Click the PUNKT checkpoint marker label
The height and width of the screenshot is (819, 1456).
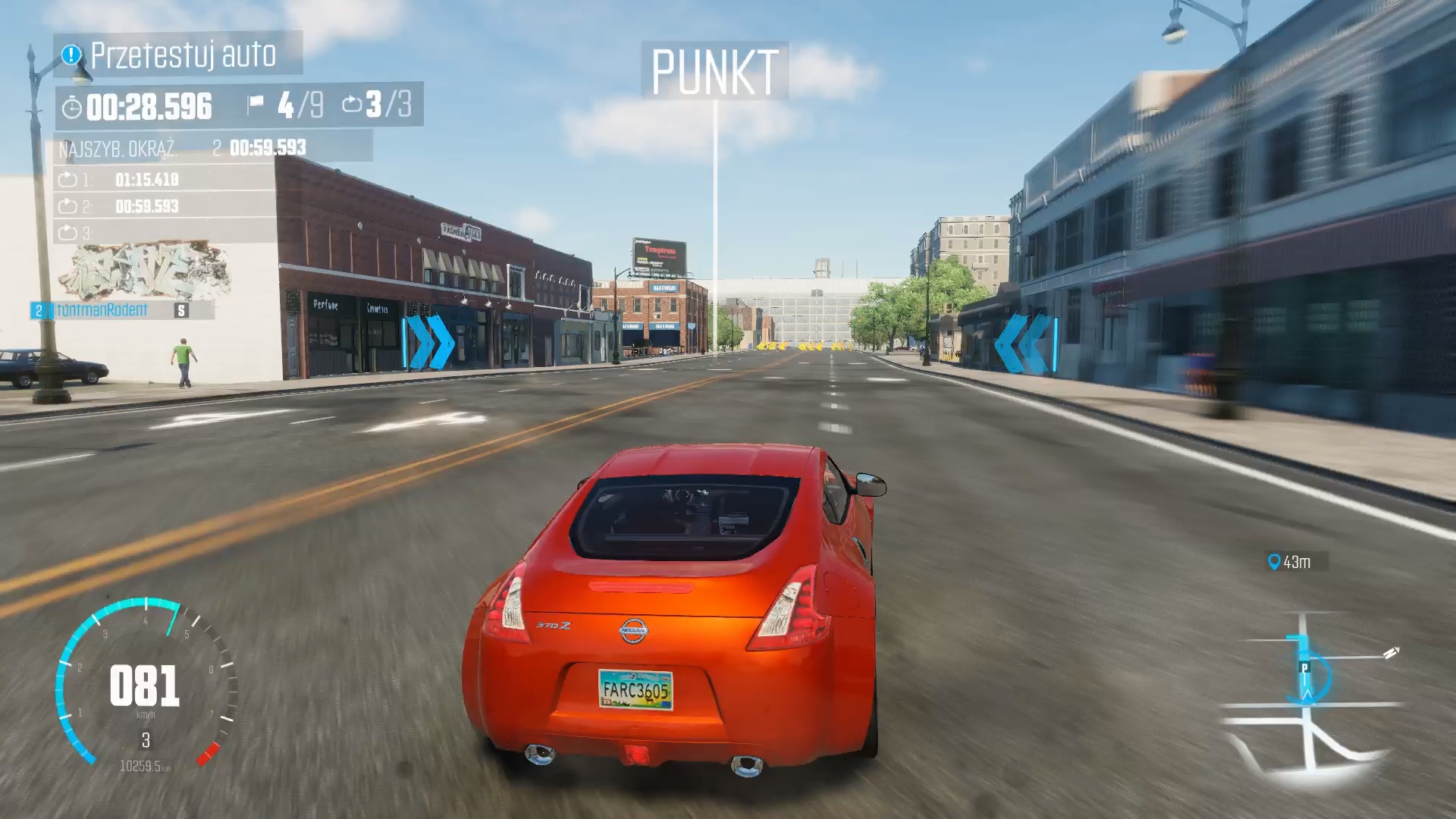[x=714, y=72]
